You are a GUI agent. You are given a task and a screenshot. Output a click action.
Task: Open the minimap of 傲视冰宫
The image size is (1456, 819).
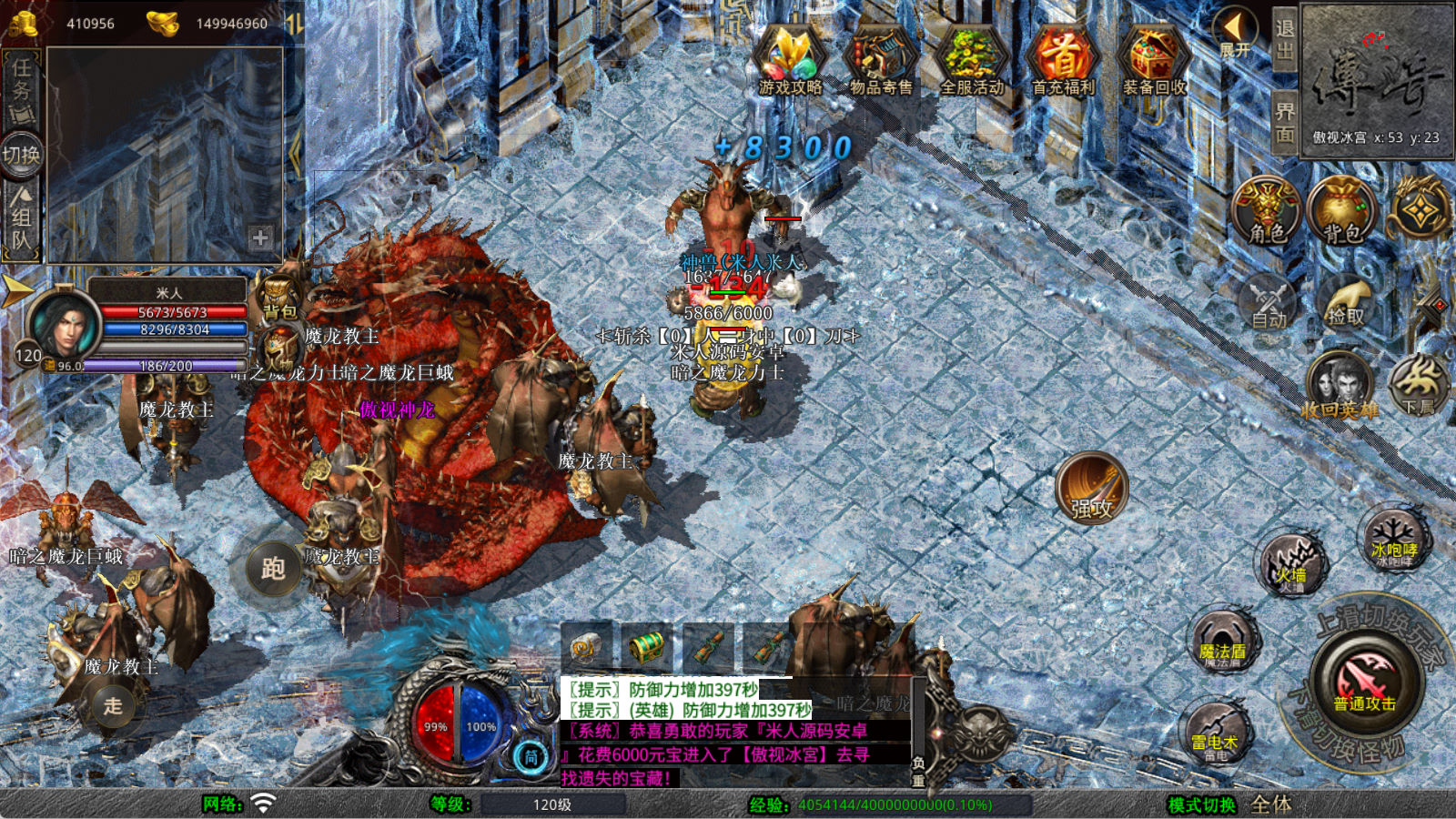tap(1376, 82)
